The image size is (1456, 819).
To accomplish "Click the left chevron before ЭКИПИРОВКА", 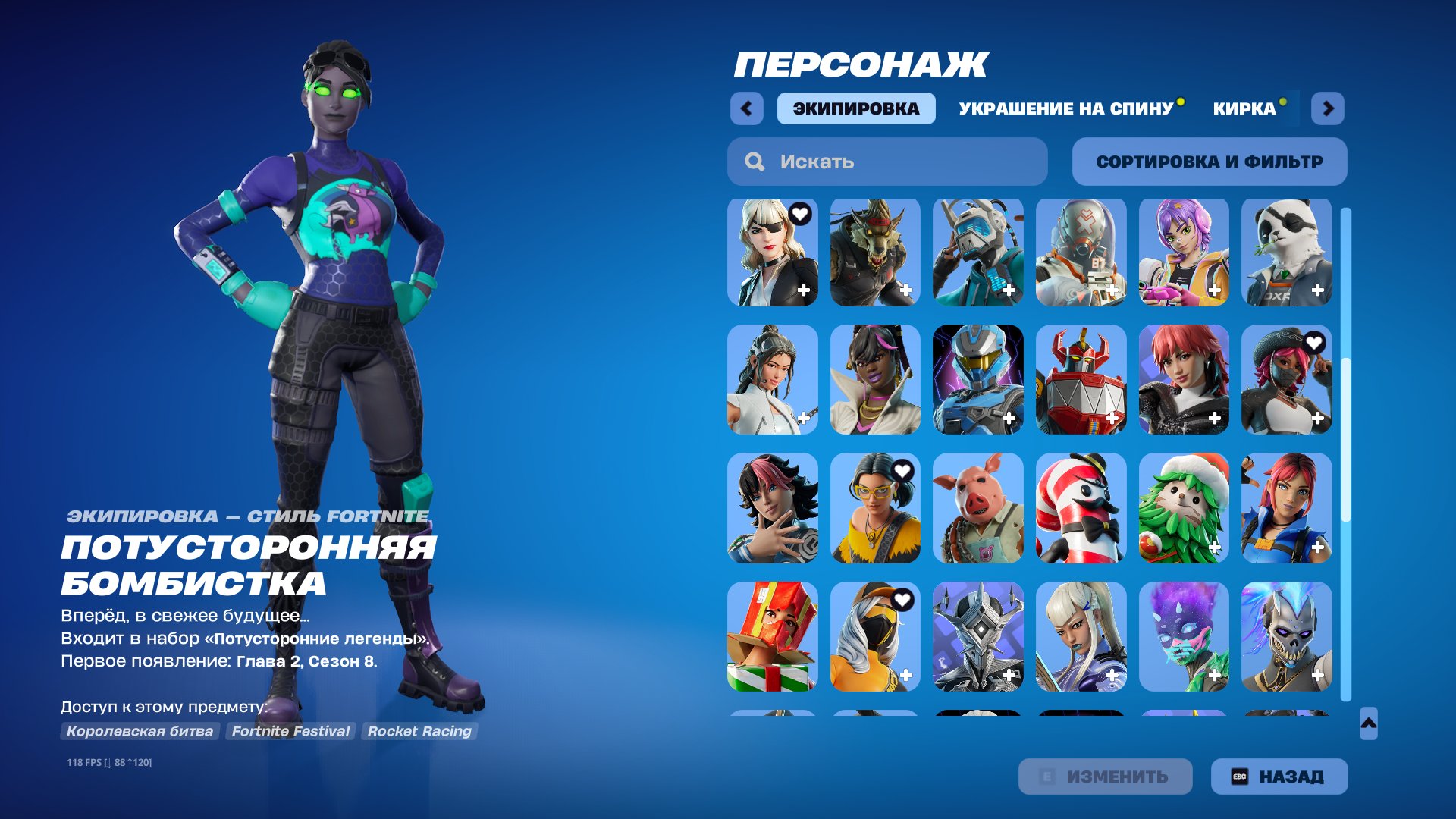I will point(748,108).
